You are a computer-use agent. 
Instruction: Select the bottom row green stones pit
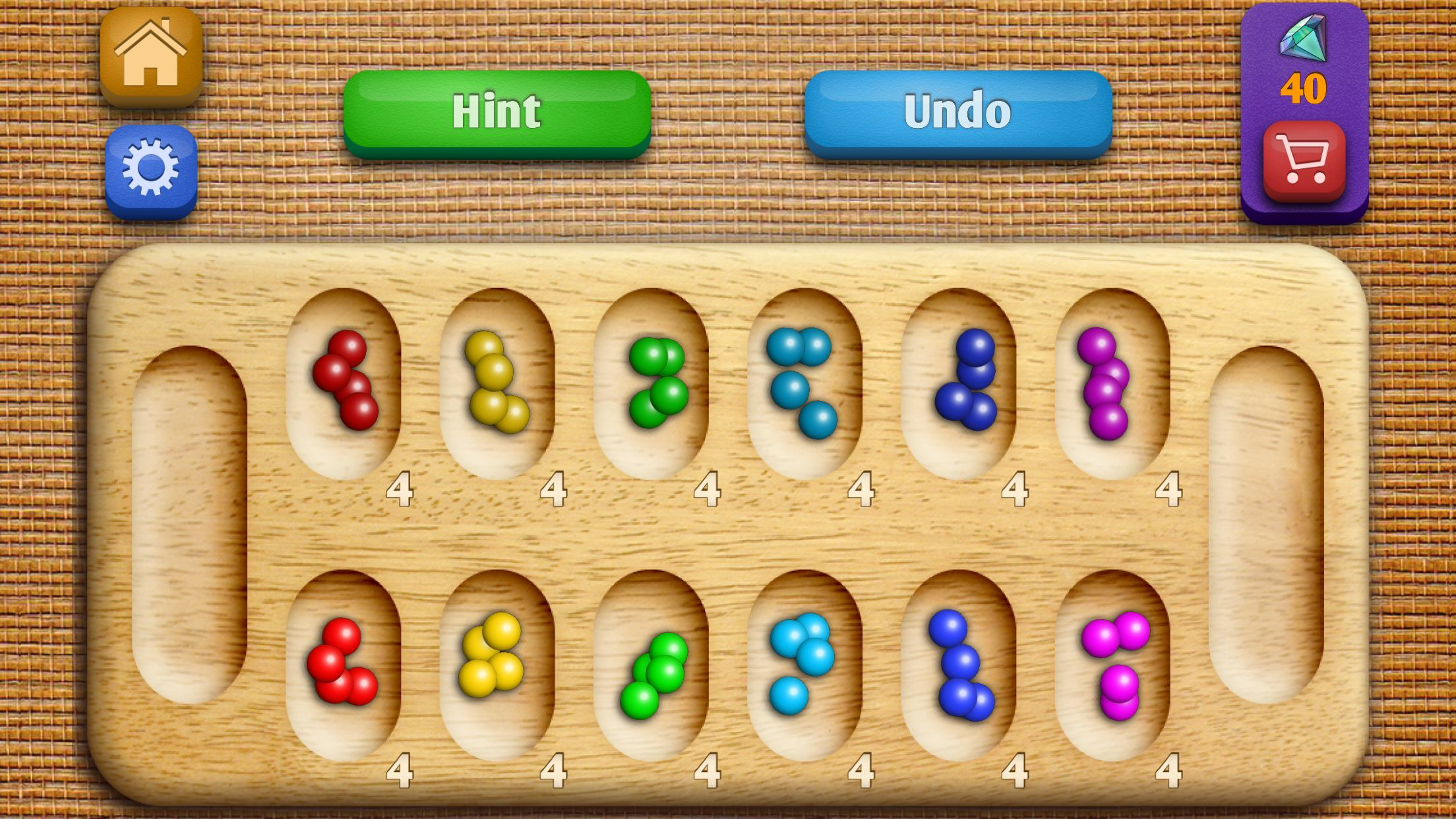(651, 665)
